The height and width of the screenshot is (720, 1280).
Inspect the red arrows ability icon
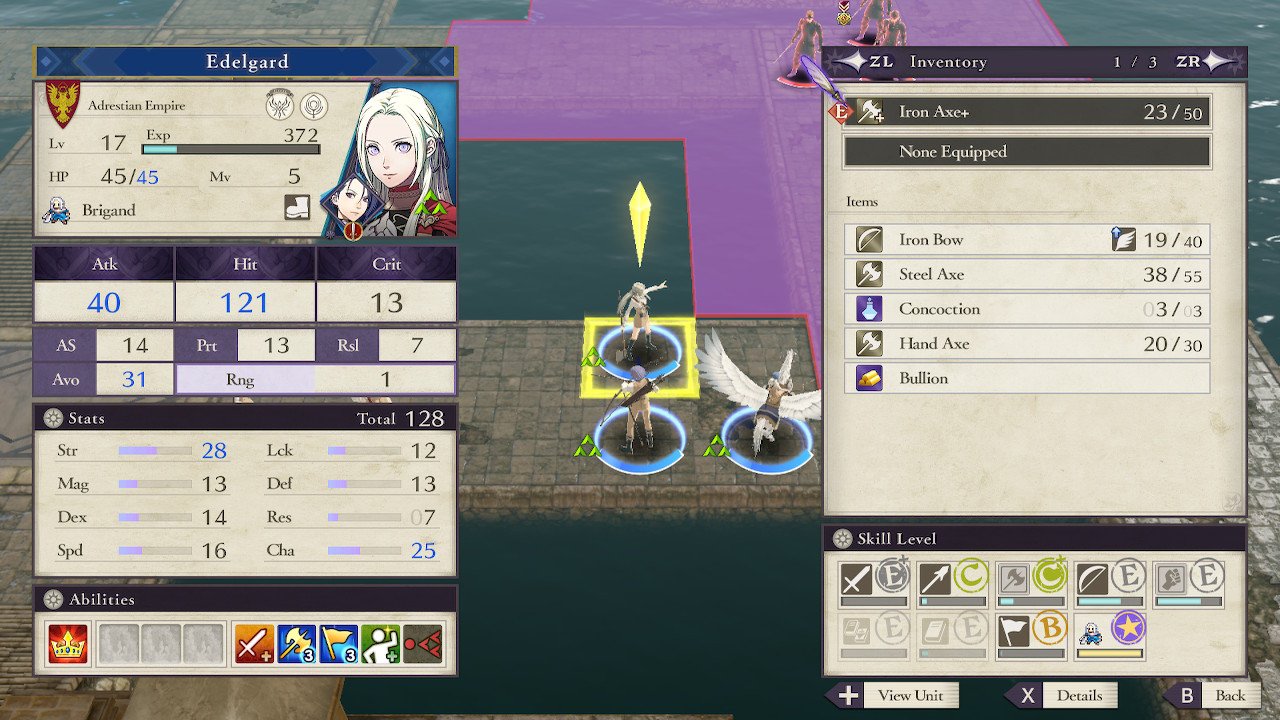click(422, 645)
